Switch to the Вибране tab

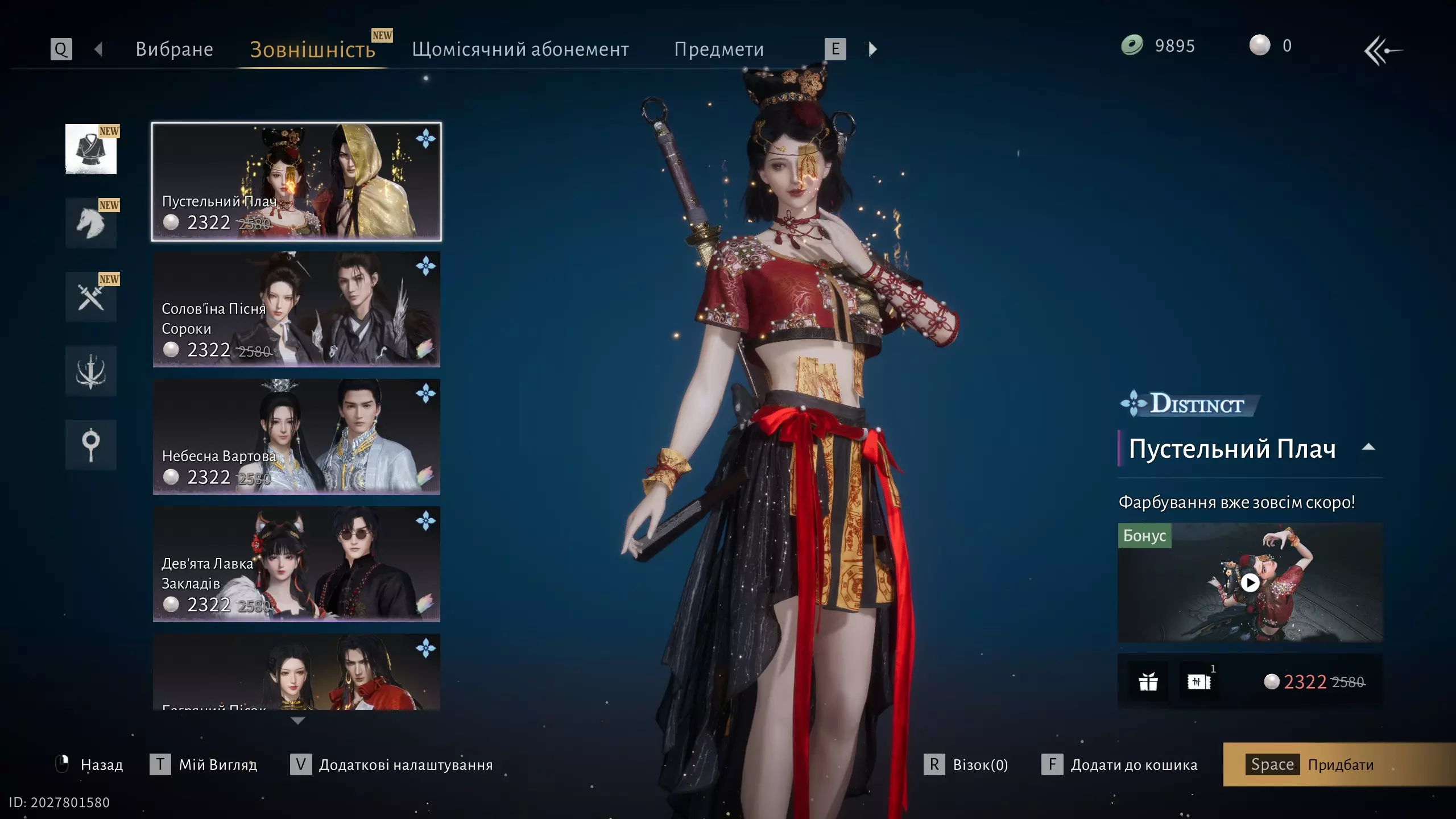pos(174,49)
